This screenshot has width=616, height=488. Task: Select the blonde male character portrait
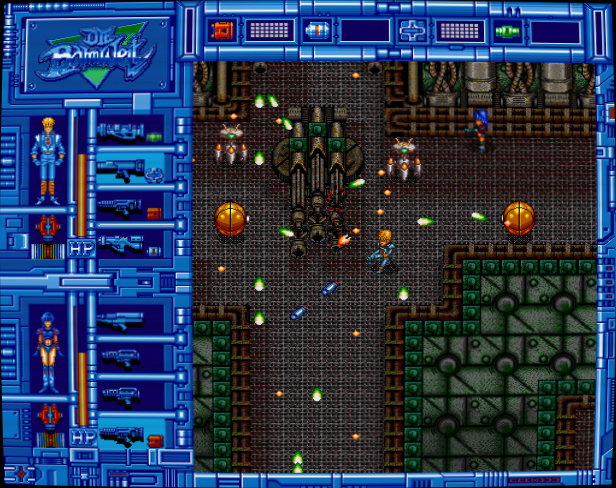click(44, 158)
